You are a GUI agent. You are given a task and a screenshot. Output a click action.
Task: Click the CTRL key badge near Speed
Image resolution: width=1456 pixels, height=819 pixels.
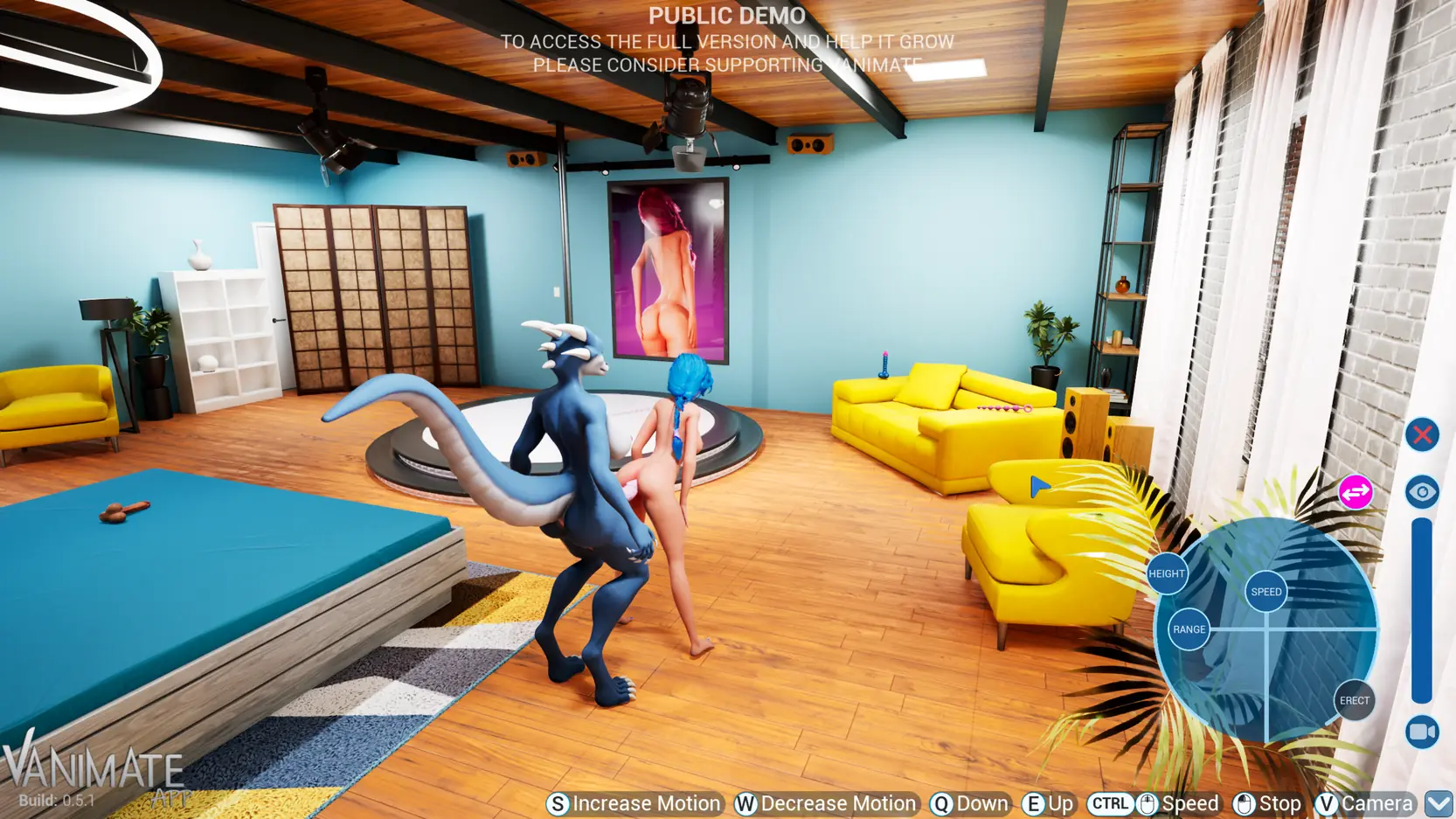point(1110,802)
